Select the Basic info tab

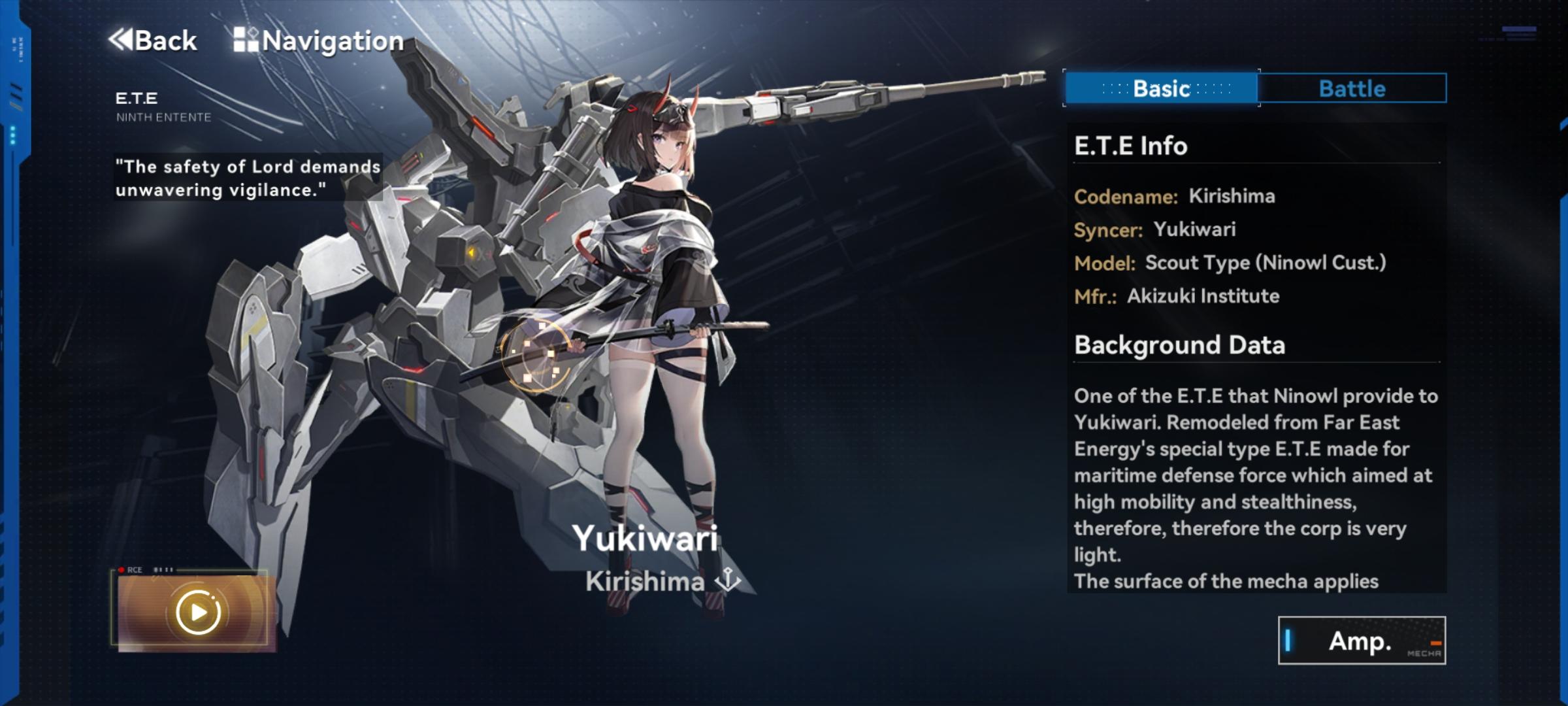coord(1161,88)
